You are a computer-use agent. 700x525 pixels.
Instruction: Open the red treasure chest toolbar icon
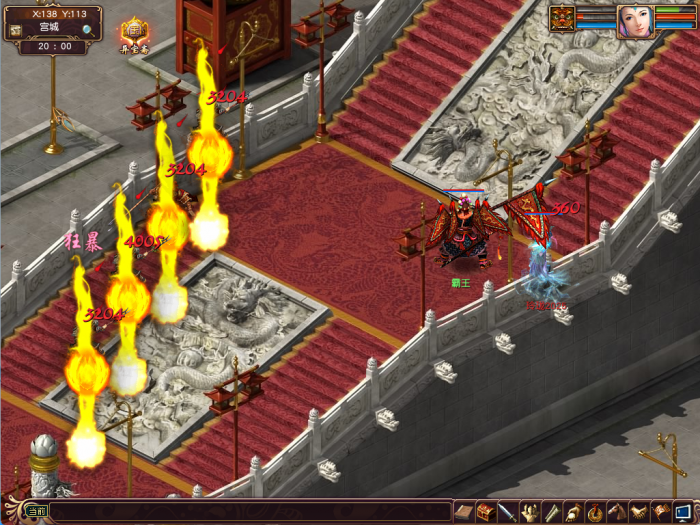pos(486,512)
